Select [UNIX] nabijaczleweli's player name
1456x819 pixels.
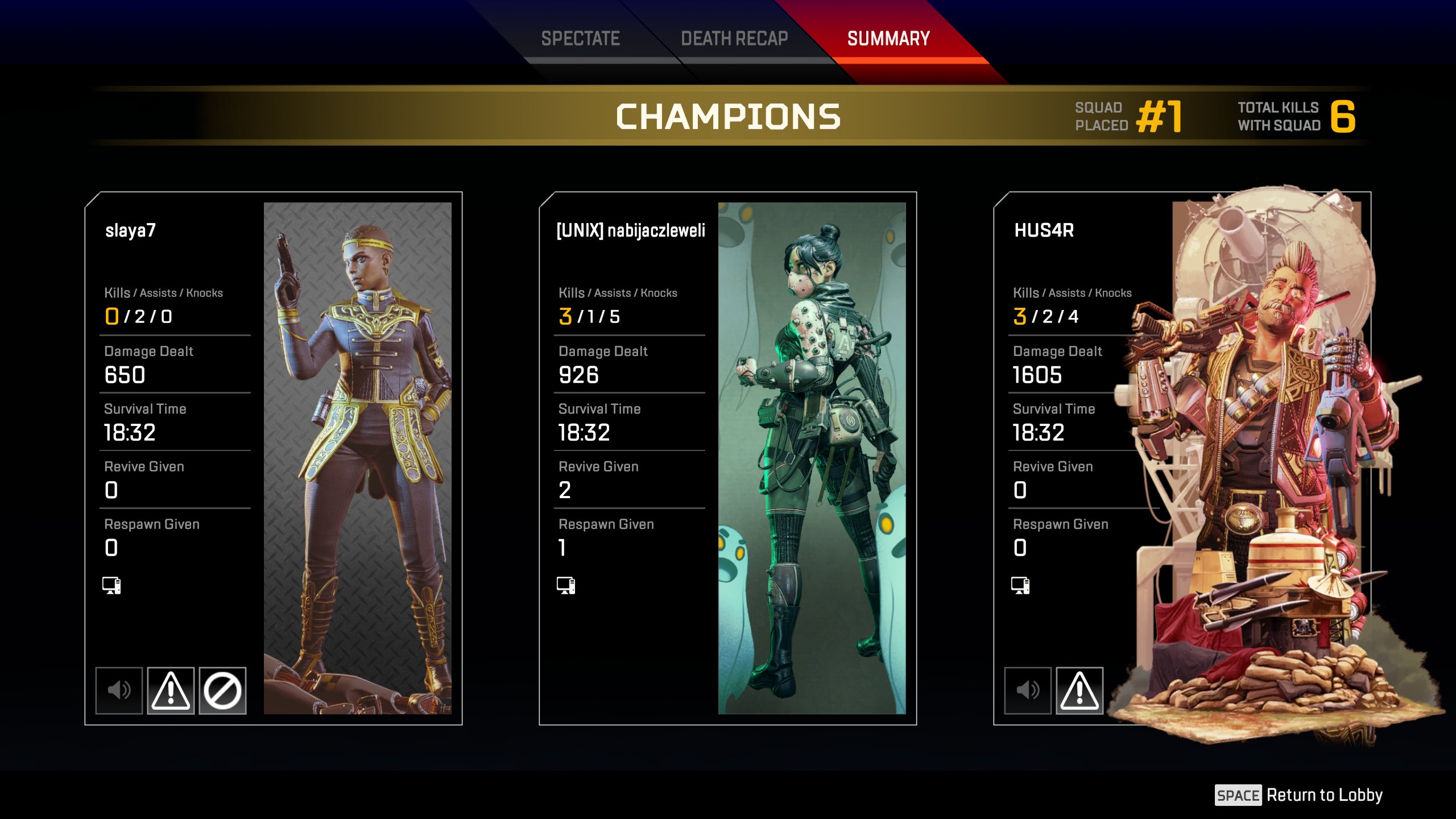[x=631, y=230]
